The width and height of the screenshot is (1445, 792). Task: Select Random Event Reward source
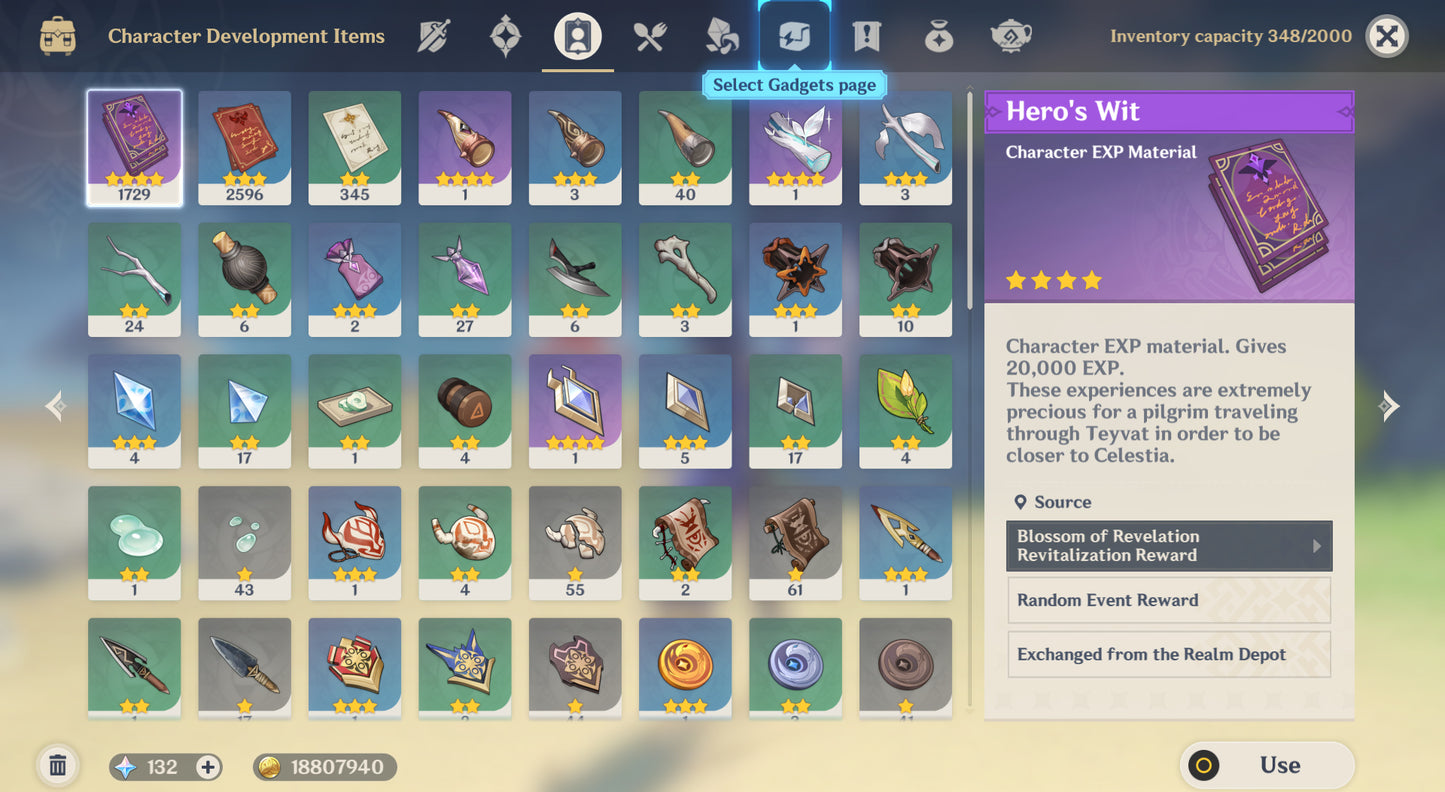click(1168, 600)
